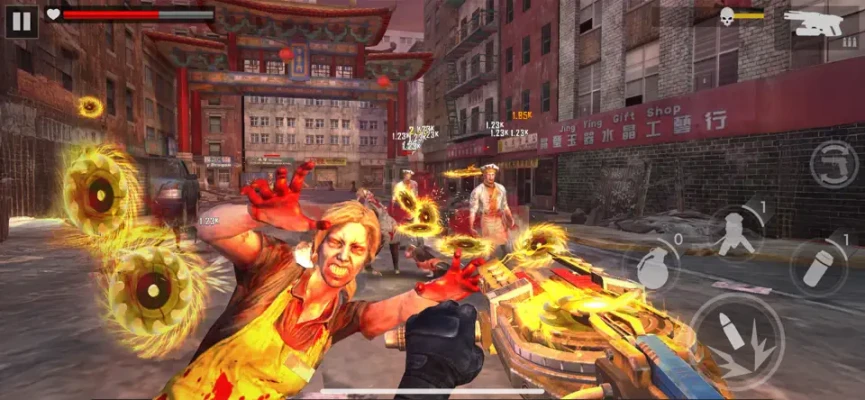
Task: Pause the game
Action: click(x=21, y=20)
